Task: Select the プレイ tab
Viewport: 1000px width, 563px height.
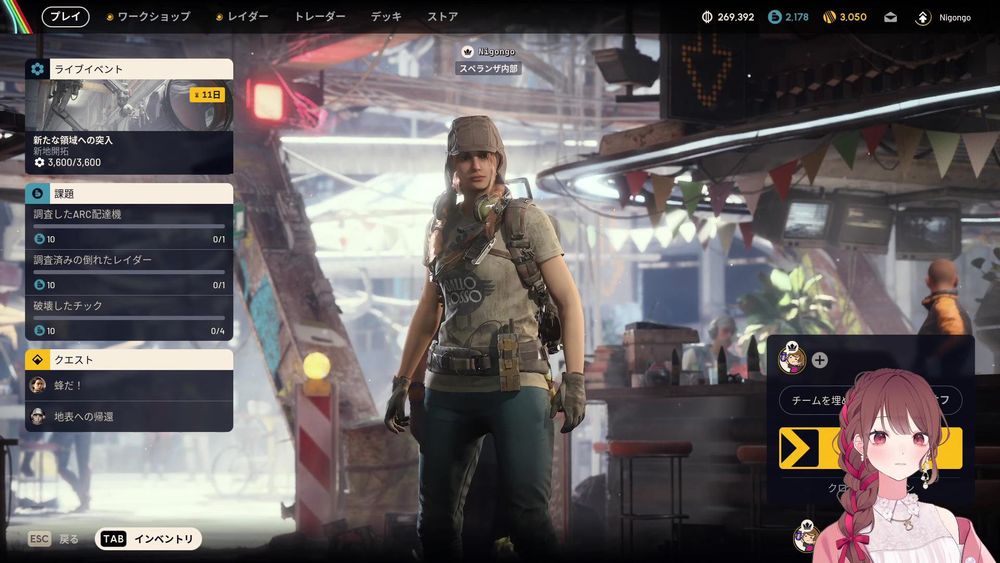Action: click(x=65, y=17)
